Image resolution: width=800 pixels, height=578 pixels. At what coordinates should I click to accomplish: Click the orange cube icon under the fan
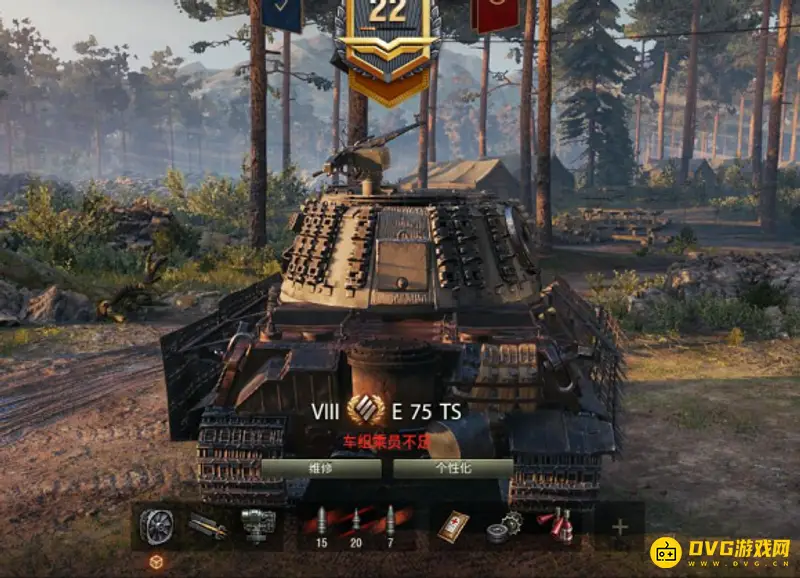point(156,562)
